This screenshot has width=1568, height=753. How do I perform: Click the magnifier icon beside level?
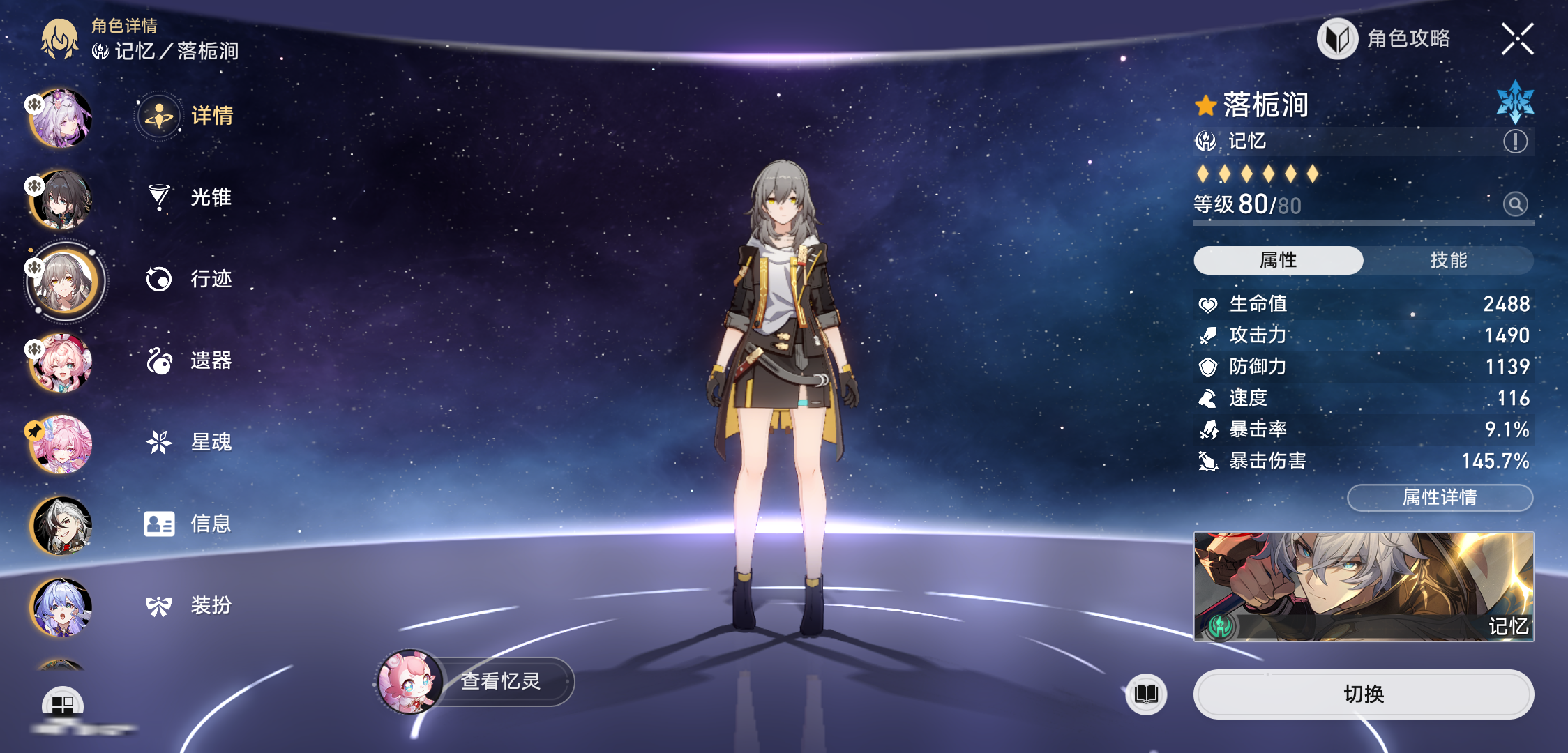(x=1515, y=204)
